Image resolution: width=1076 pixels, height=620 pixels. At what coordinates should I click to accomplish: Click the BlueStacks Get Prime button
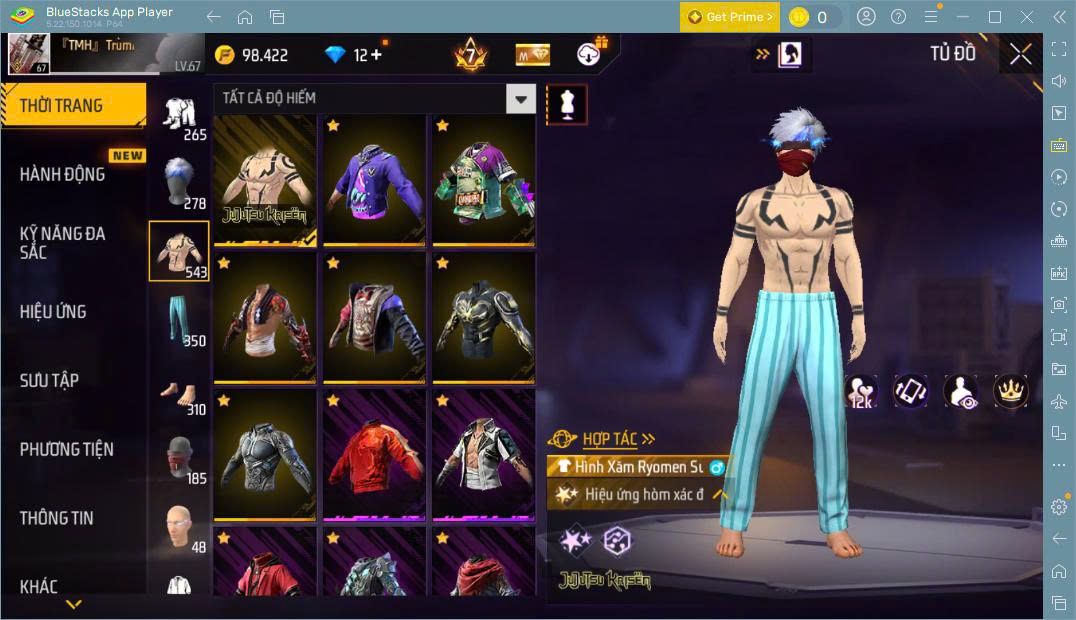(729, 17)
